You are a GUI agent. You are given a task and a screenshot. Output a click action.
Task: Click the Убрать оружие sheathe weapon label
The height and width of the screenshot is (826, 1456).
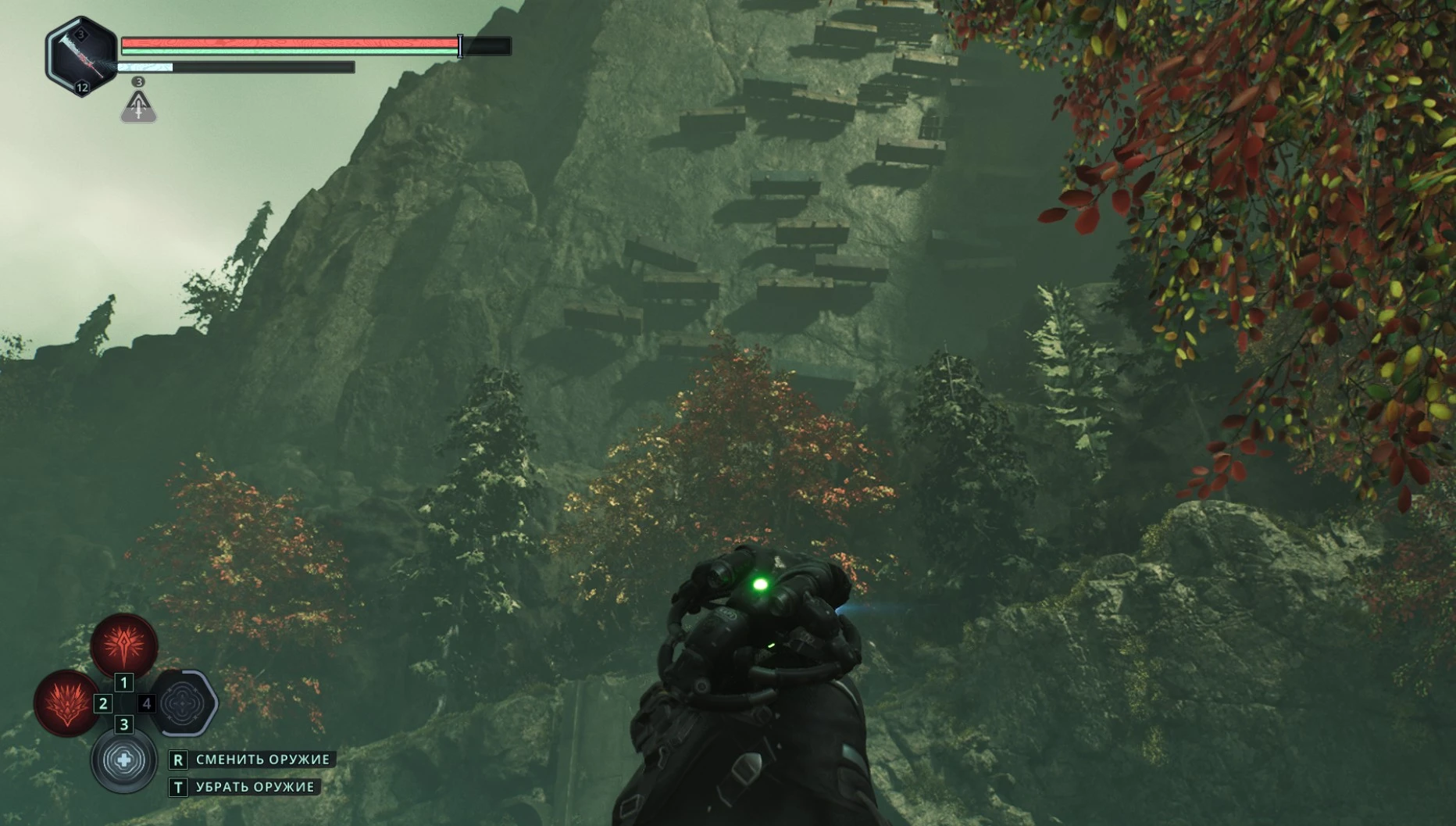pos(255,787)
